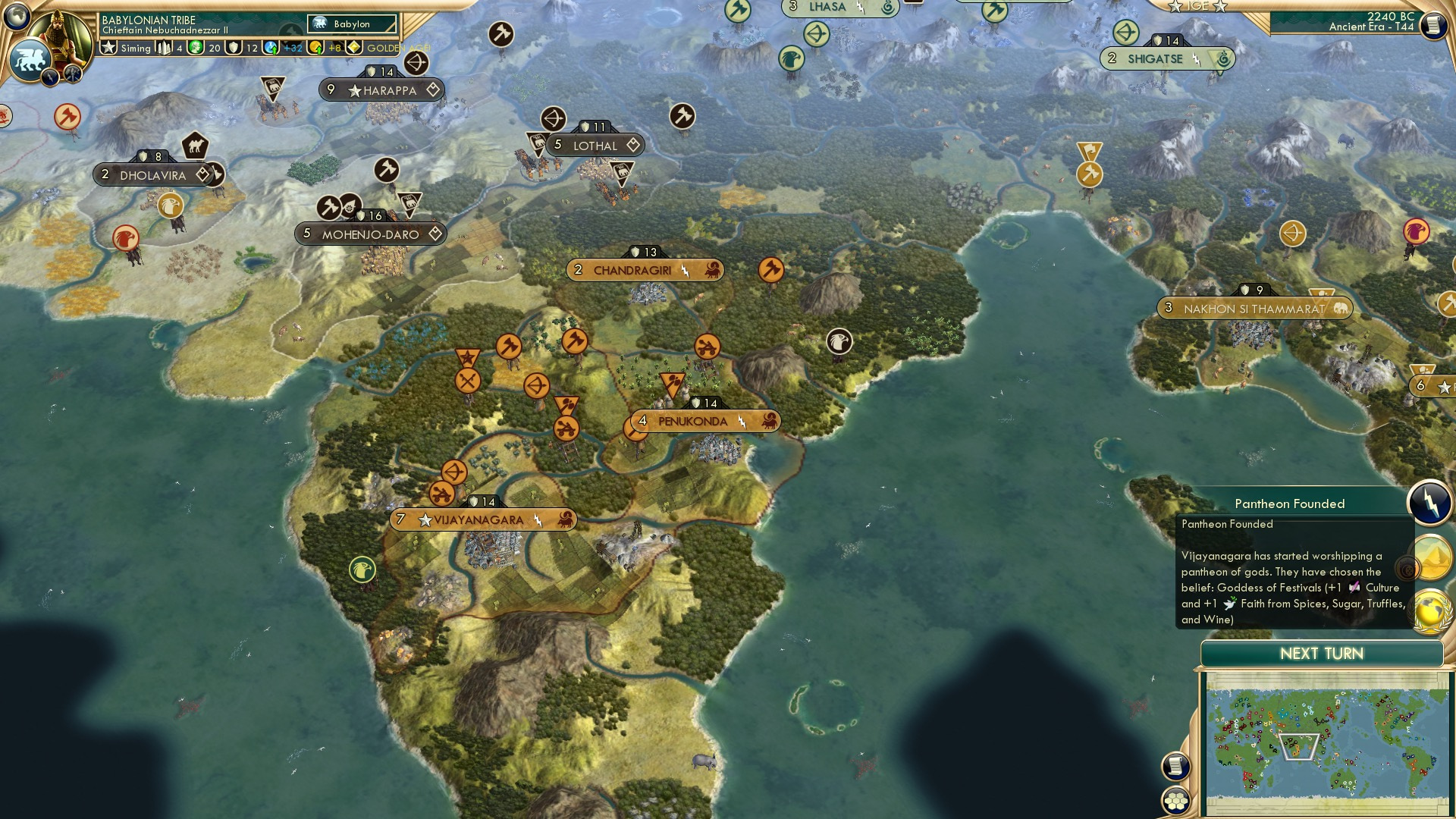Open Diplomacy via the globe menu button
The height and width of the screenshot is (819, 1456).
[17, 17]
